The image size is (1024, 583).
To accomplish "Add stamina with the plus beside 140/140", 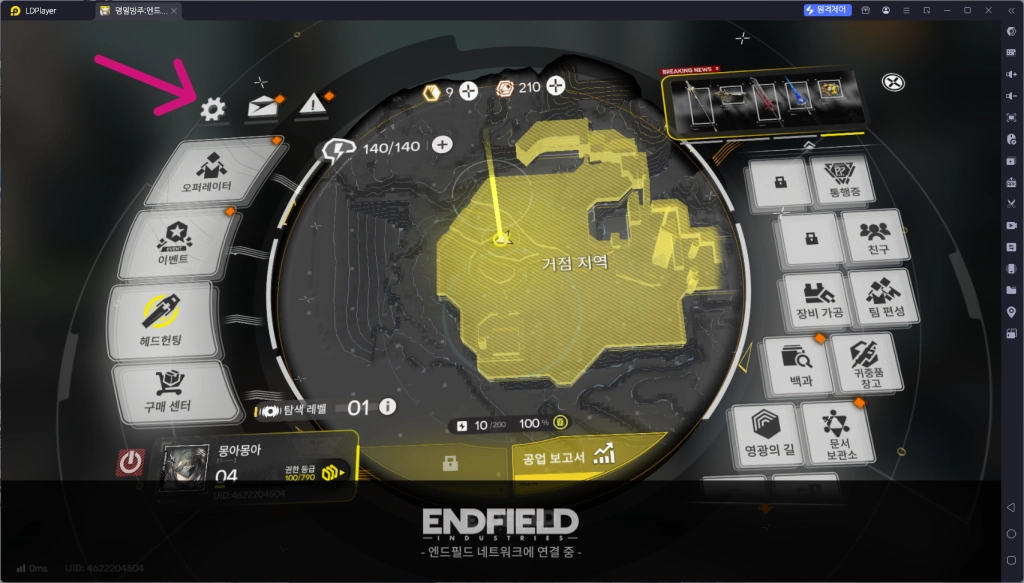I will click(x=442, y=146).
